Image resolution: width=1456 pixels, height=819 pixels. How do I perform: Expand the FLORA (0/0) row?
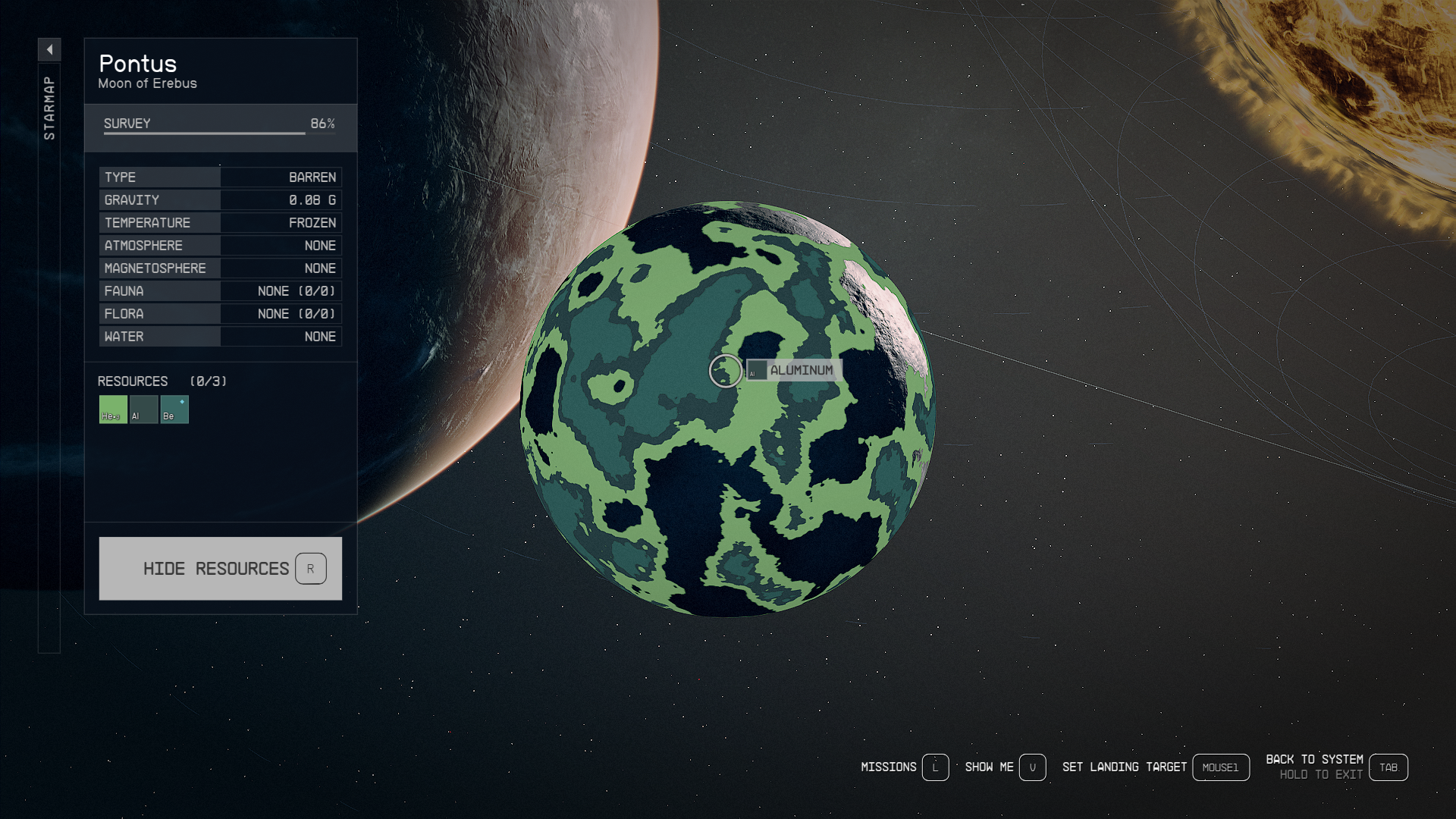220,313
